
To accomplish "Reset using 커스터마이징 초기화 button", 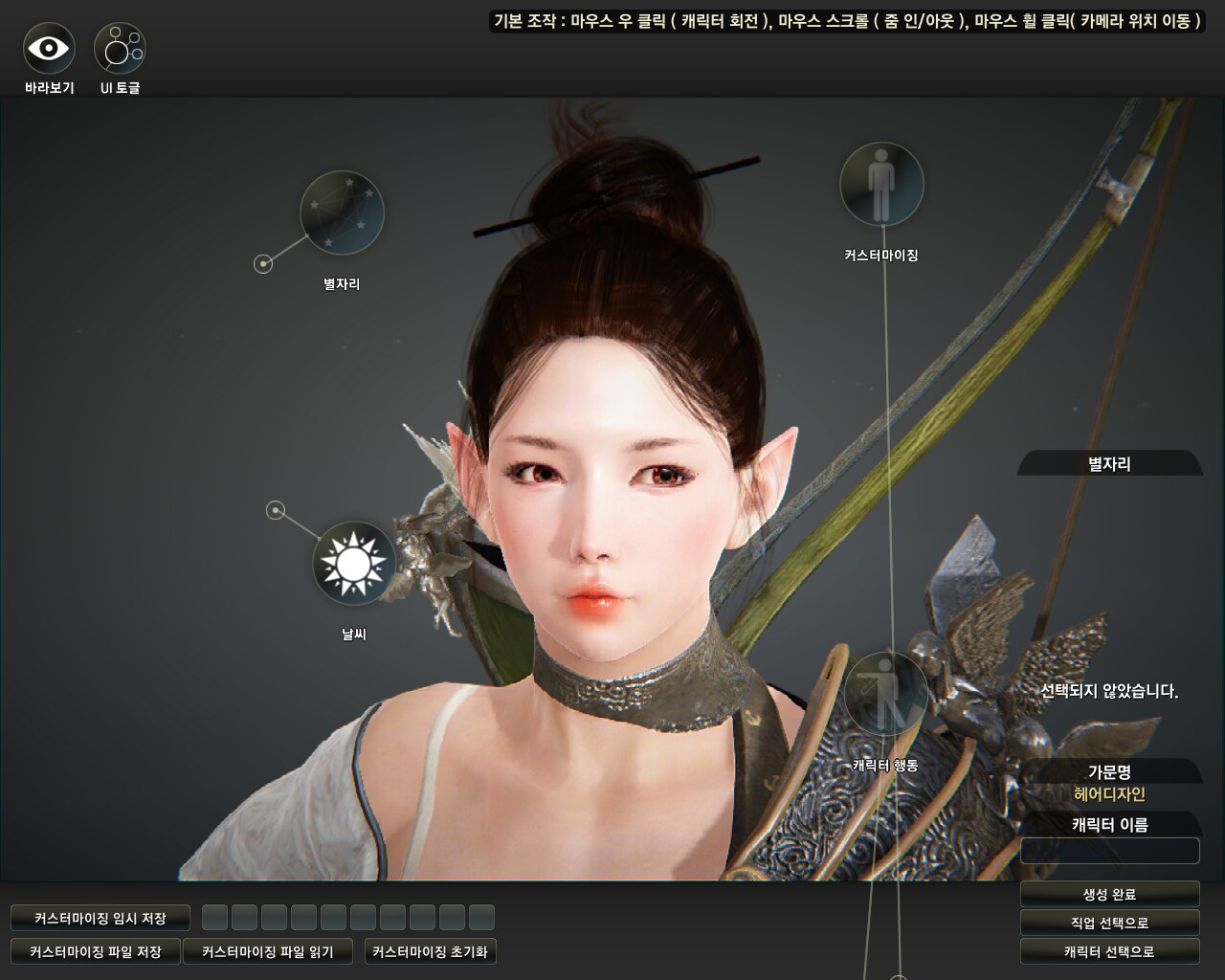I will pyautogui.click(x=431, y=951).
